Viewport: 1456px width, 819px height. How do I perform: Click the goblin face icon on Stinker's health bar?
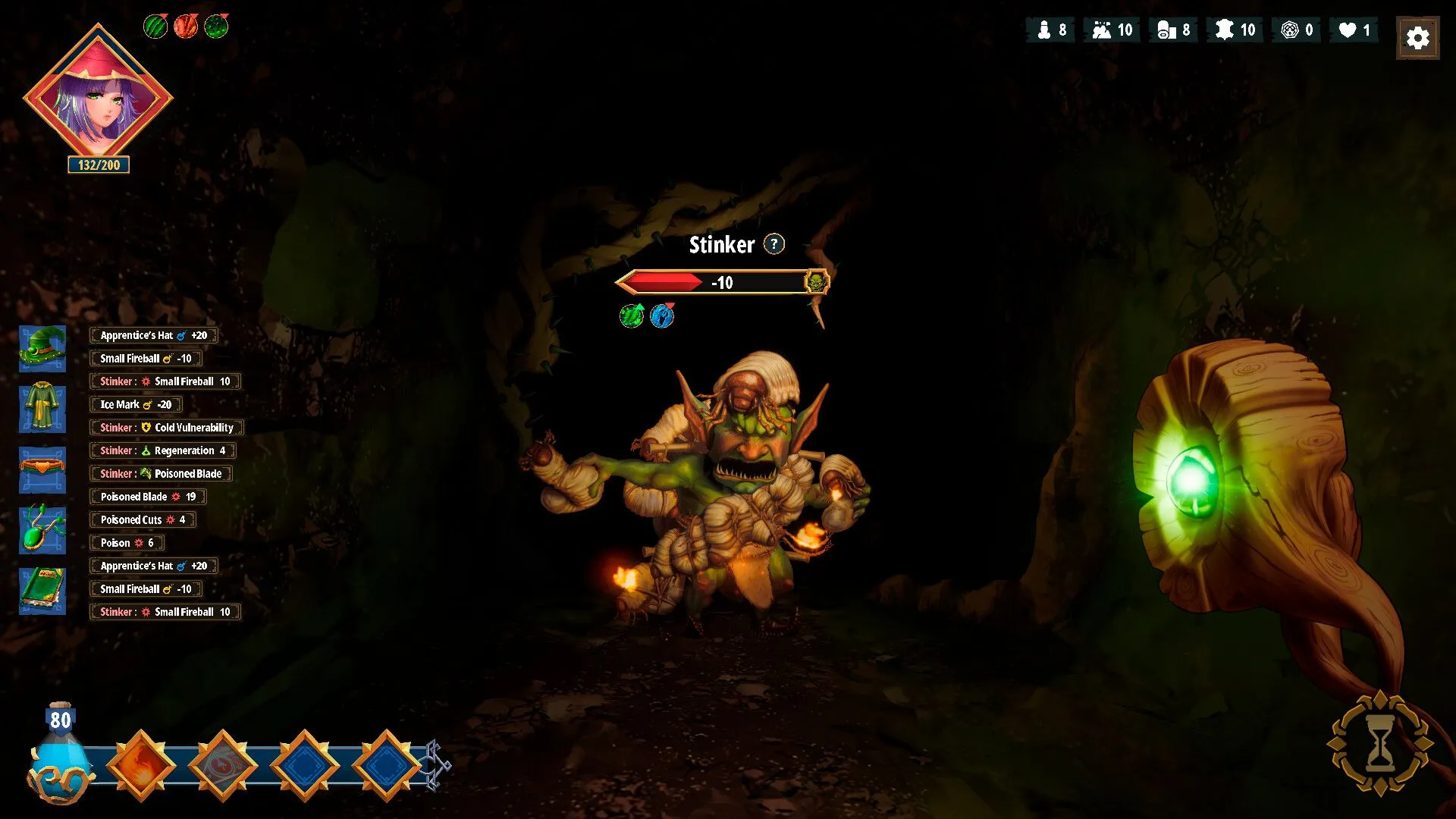(817, 282)
